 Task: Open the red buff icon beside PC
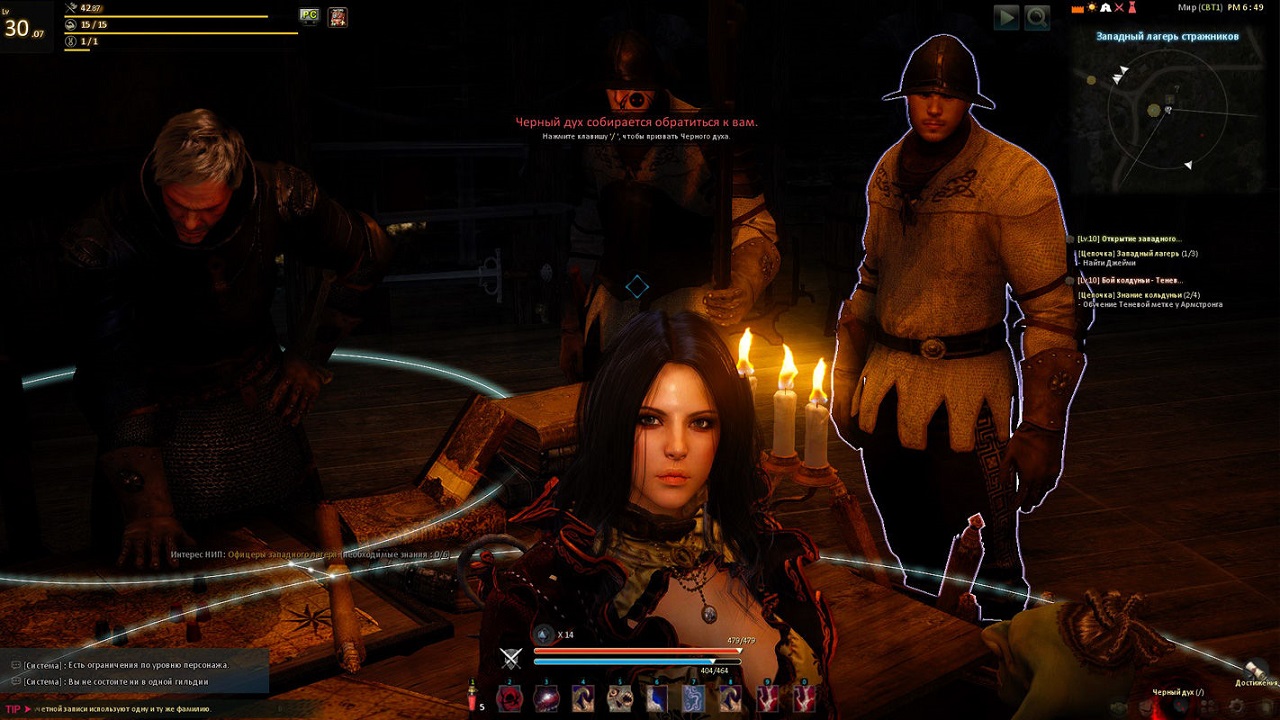(x=338, y=17)
